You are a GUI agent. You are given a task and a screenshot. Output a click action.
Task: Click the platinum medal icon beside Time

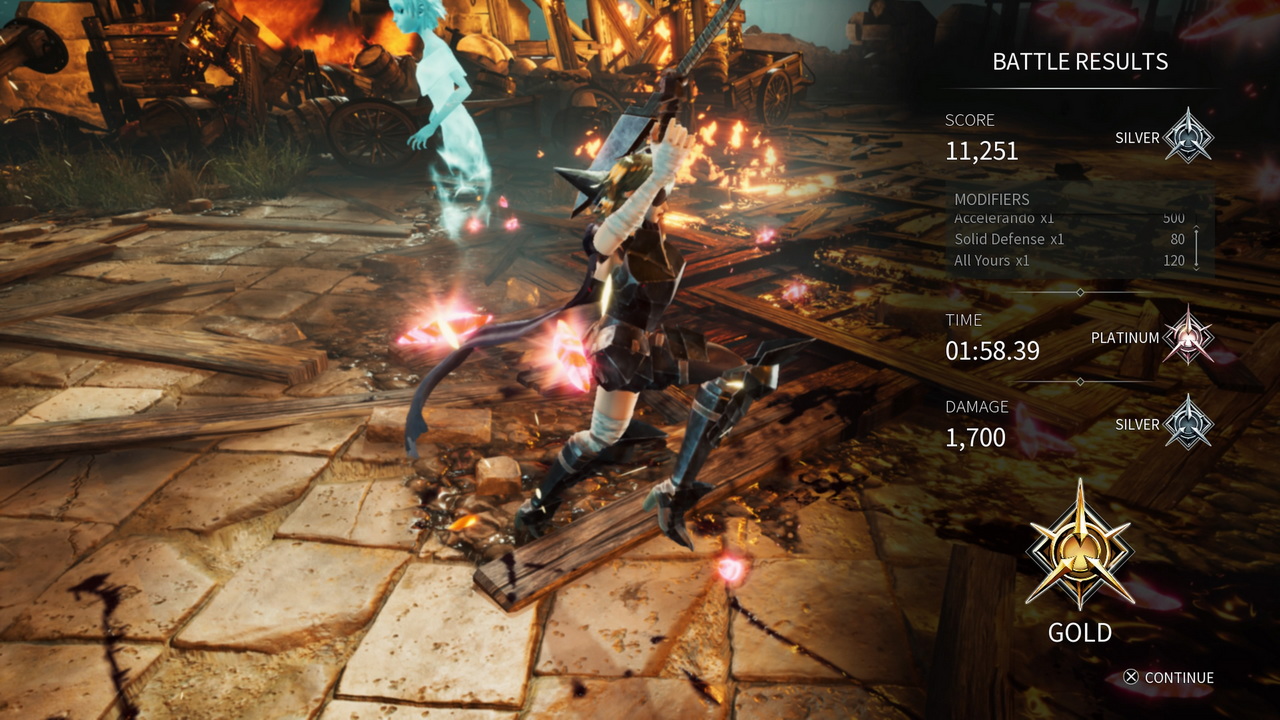(x=1190, y=336)
